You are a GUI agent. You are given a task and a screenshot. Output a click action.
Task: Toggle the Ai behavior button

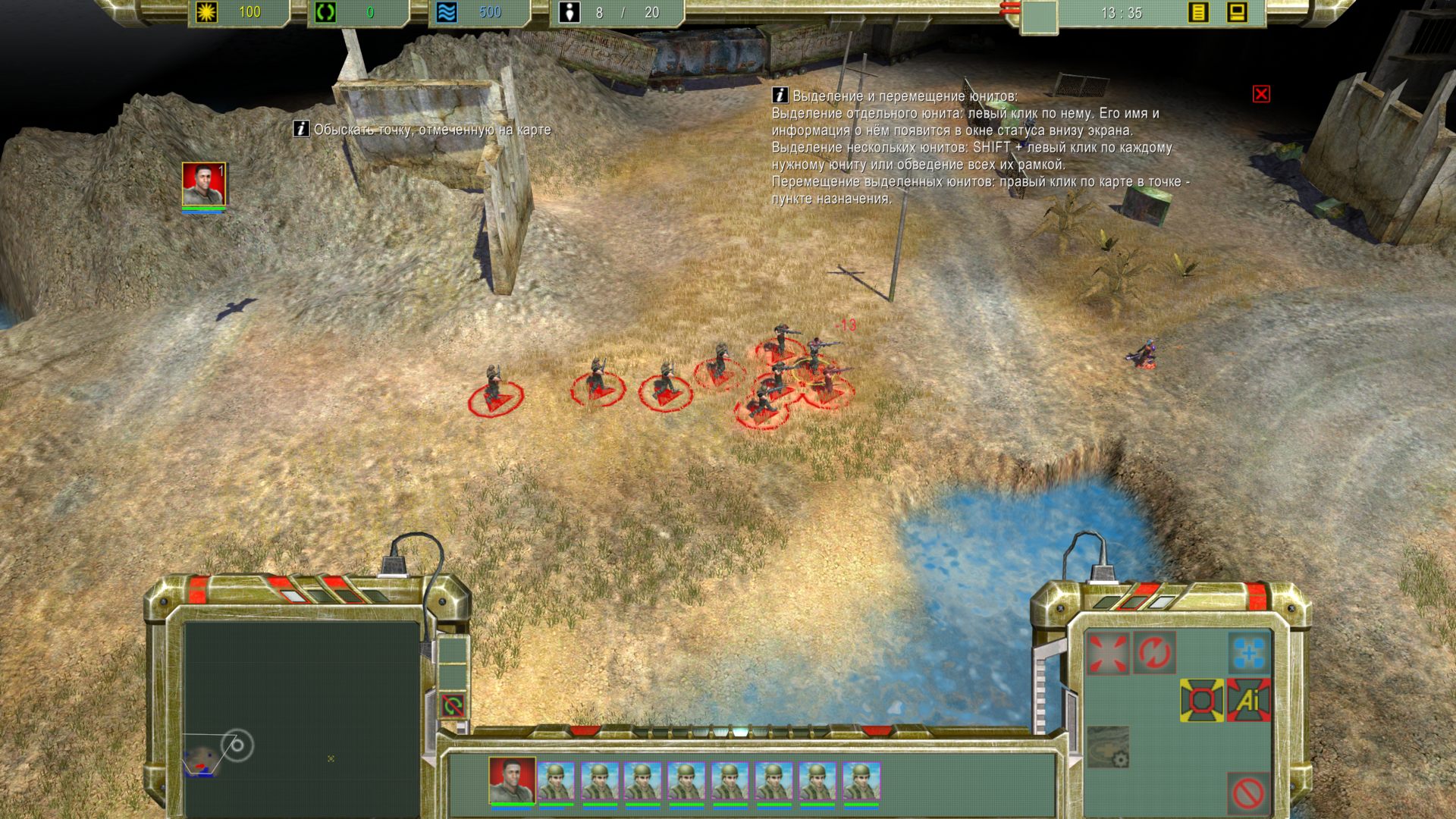[x=1248, y=700]
